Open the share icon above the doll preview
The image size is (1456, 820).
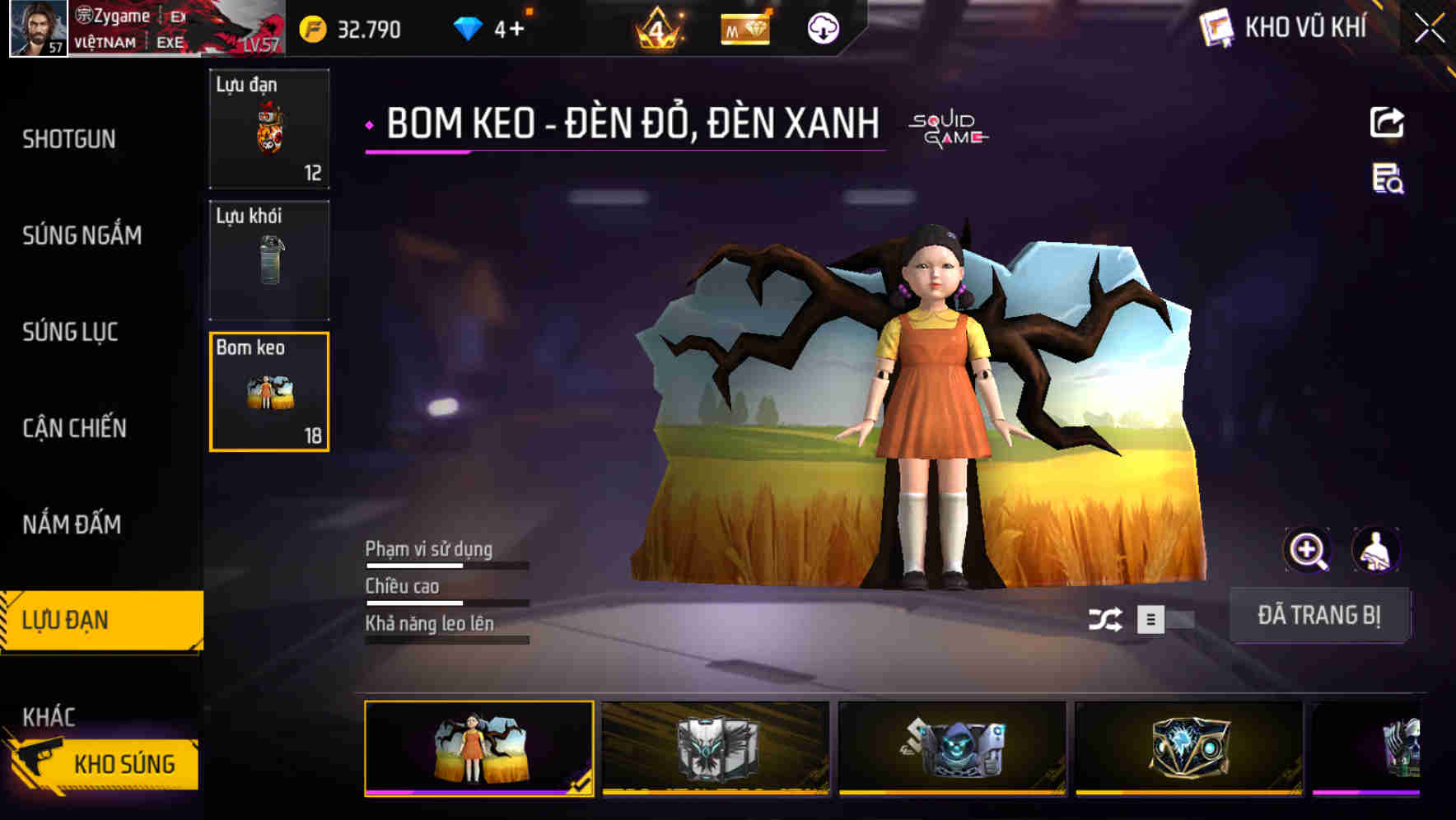click(x=1387, y=122)
